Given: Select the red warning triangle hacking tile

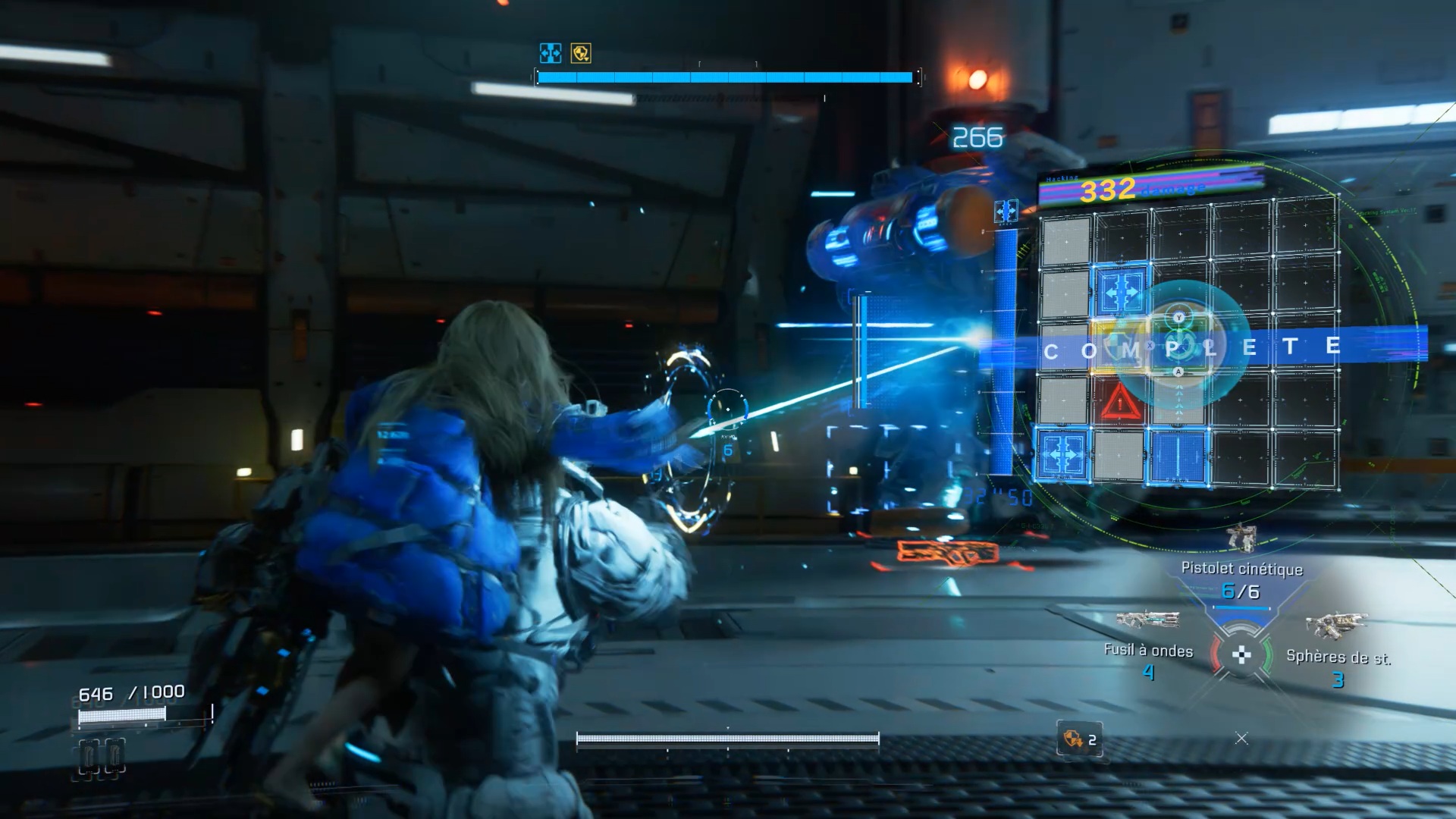Looking at the screenshot, I should [1120, 400].
